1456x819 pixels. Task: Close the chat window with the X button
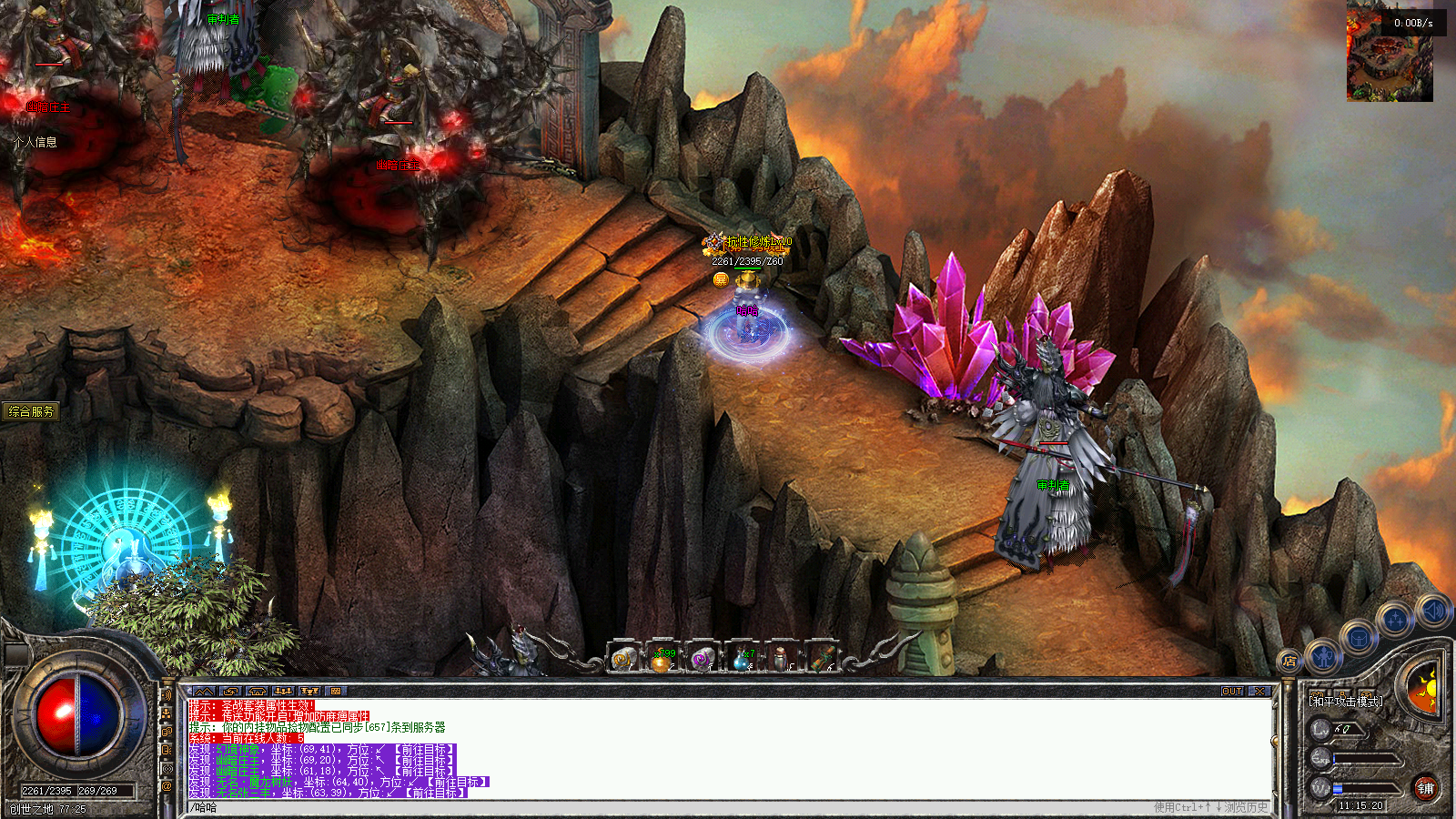1259,692
